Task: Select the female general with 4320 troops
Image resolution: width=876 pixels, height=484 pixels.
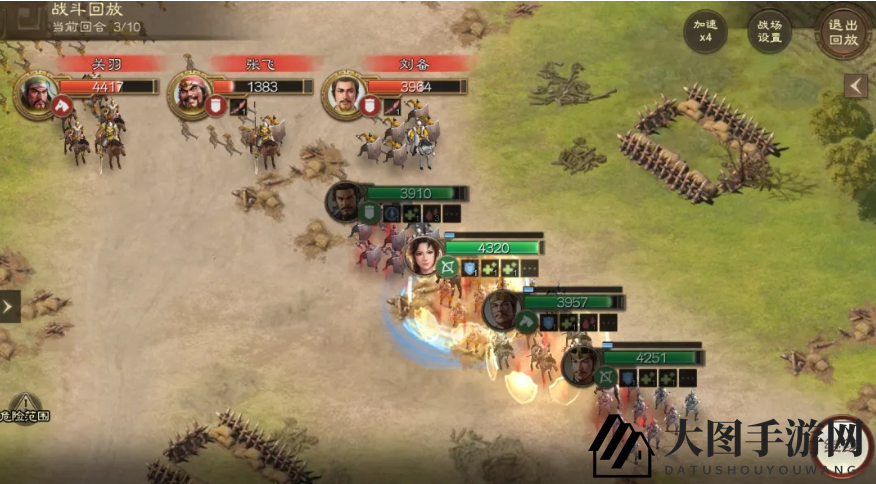Action: tap(423, 254)
